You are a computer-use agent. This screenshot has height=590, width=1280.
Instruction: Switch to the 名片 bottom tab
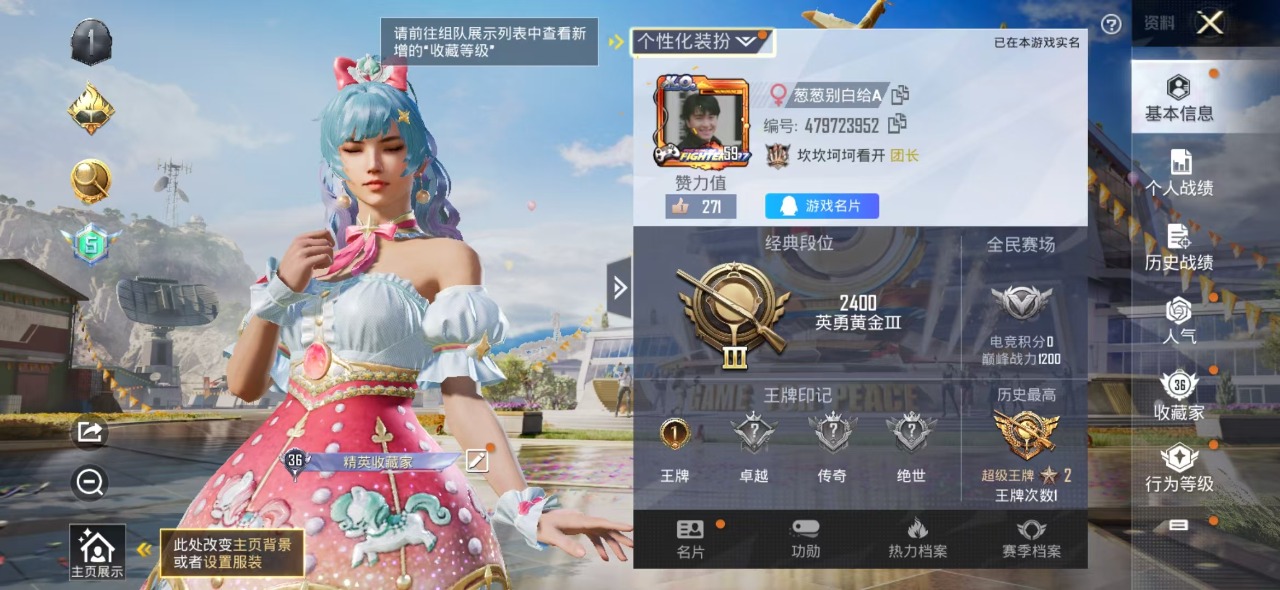click(690, 539)
